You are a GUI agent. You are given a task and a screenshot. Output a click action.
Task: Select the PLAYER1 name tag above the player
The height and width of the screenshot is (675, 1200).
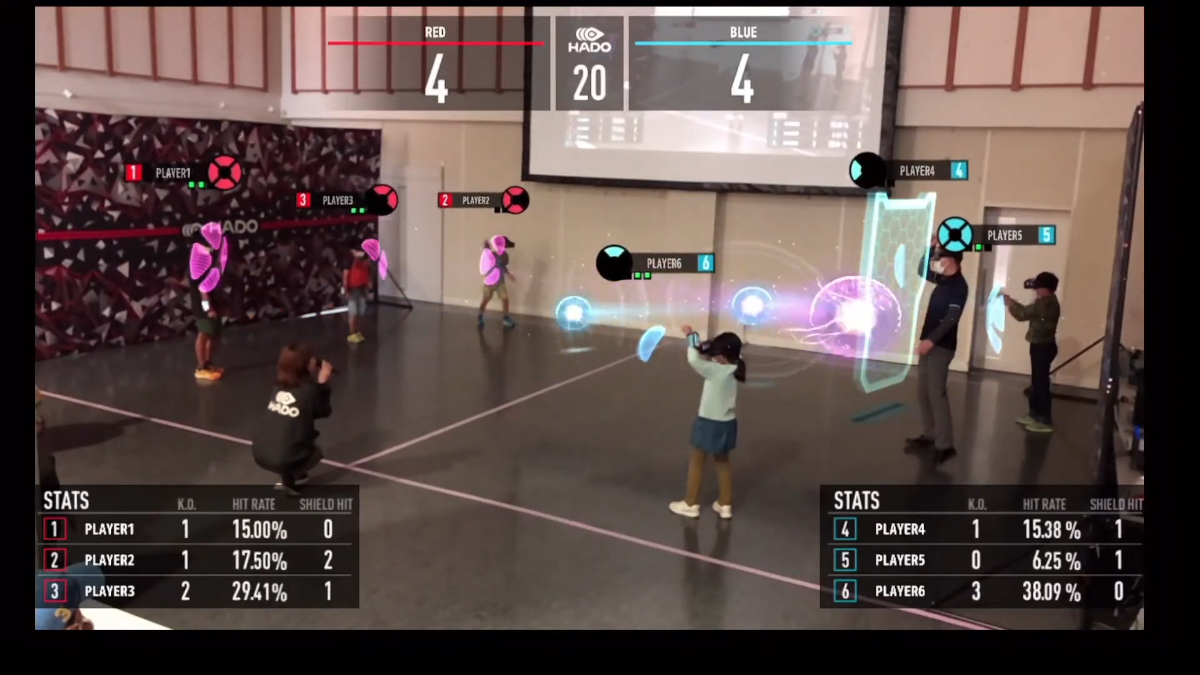[173, 173]
